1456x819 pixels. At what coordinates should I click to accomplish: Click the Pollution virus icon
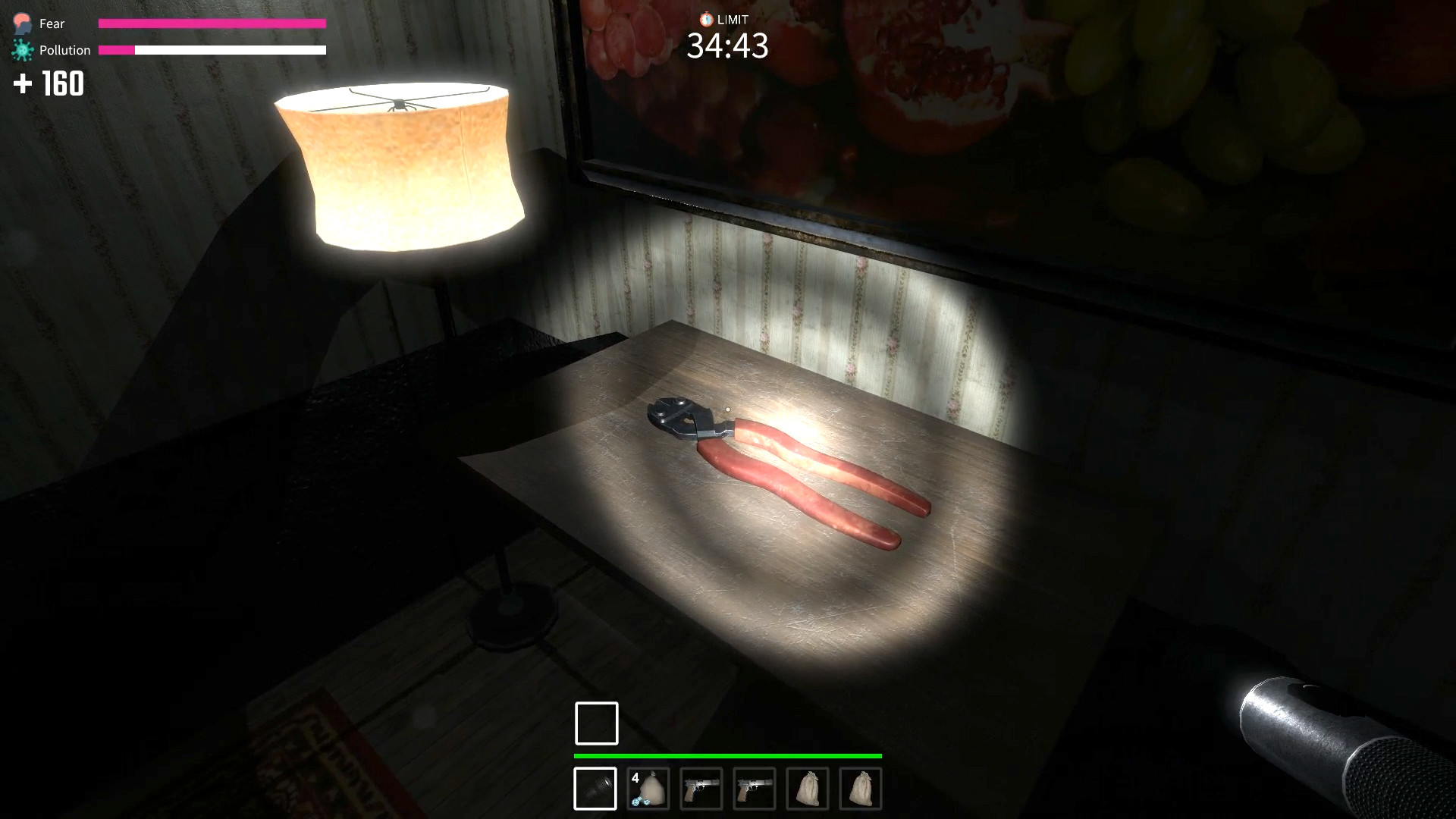(x=22, y=49)
